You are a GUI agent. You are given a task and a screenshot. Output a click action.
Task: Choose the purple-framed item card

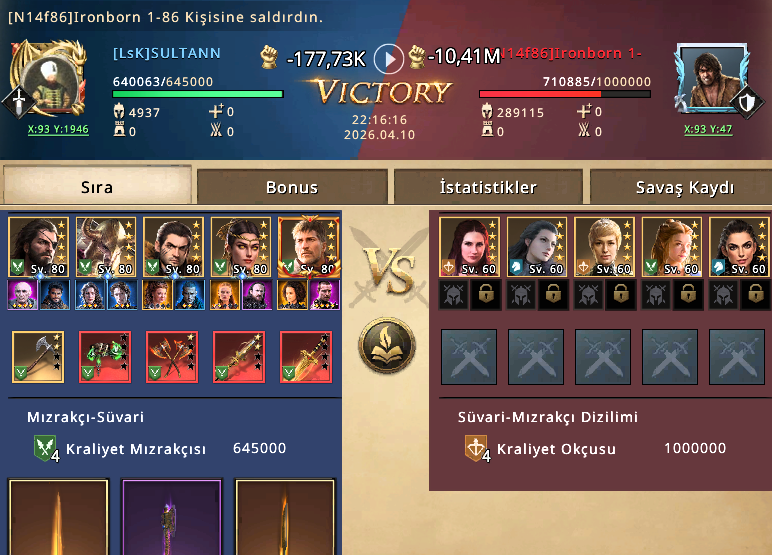point(171,517)
